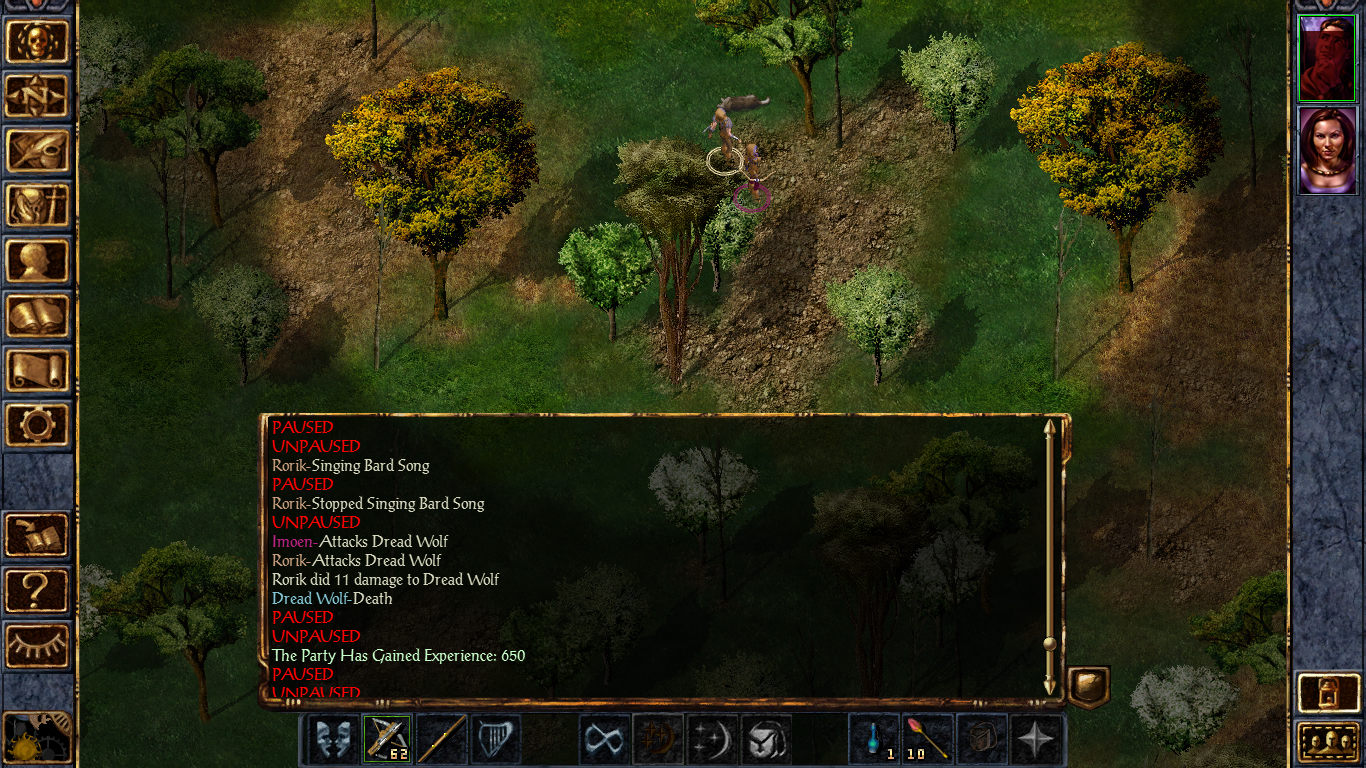Select Rorik's red portrait

coord(1326,57)
